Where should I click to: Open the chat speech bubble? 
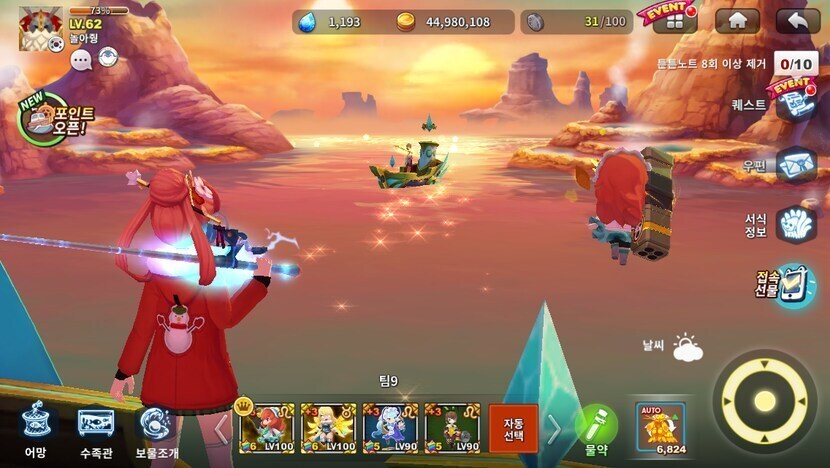81,60
